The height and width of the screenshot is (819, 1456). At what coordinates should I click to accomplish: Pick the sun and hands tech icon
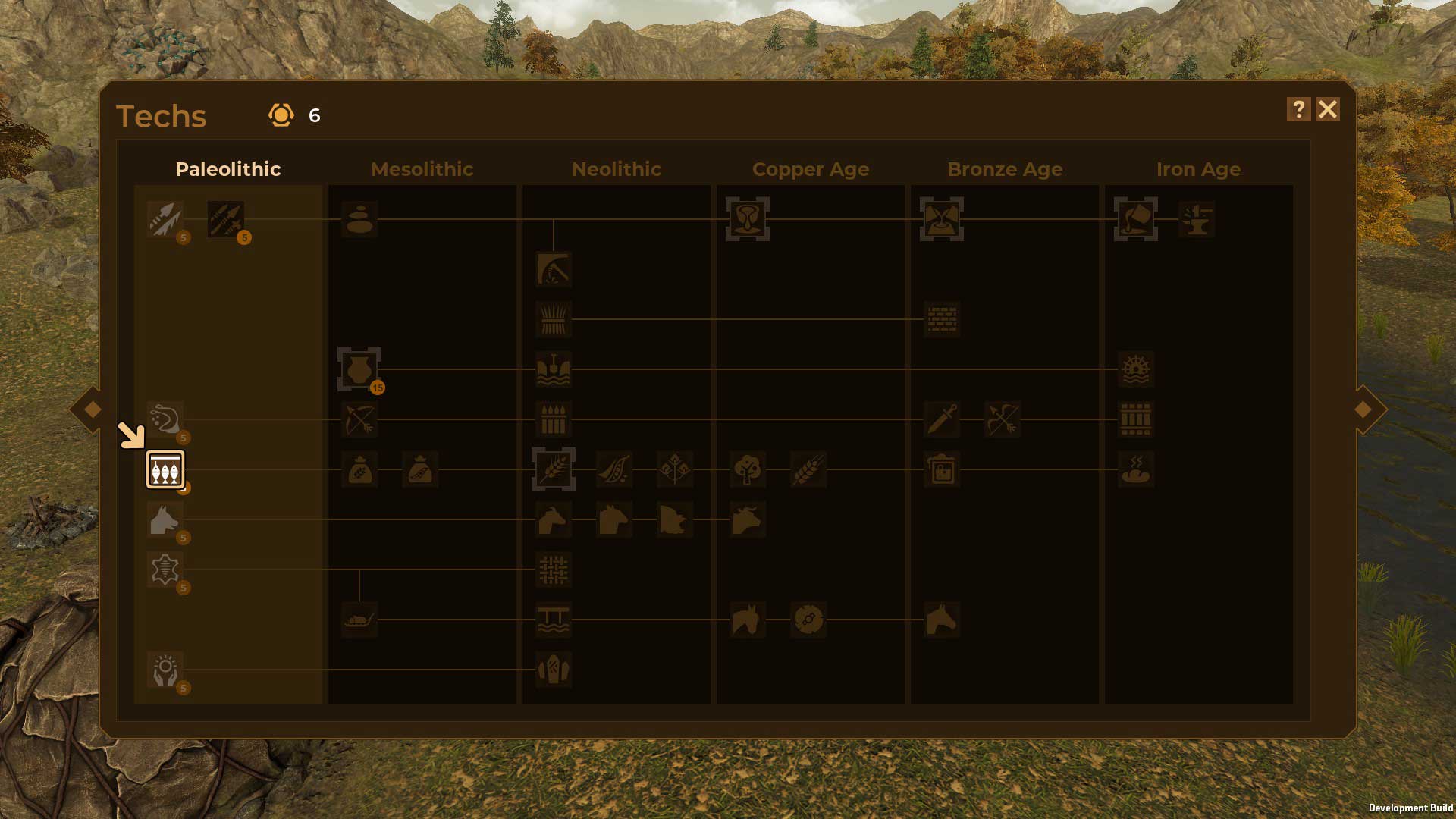point(165,670)
